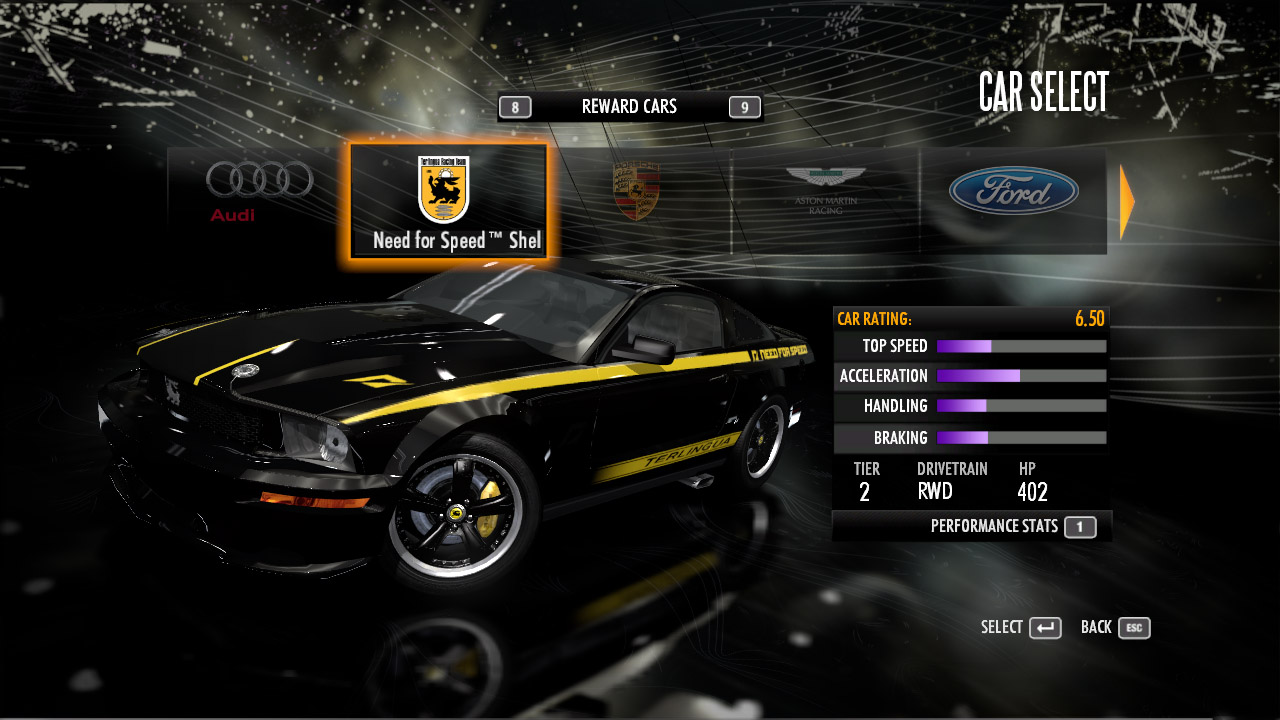Click the orange right arrow for more brands
The height and width of the screenshot is (720, 1280).
[x=1127, y=202]
